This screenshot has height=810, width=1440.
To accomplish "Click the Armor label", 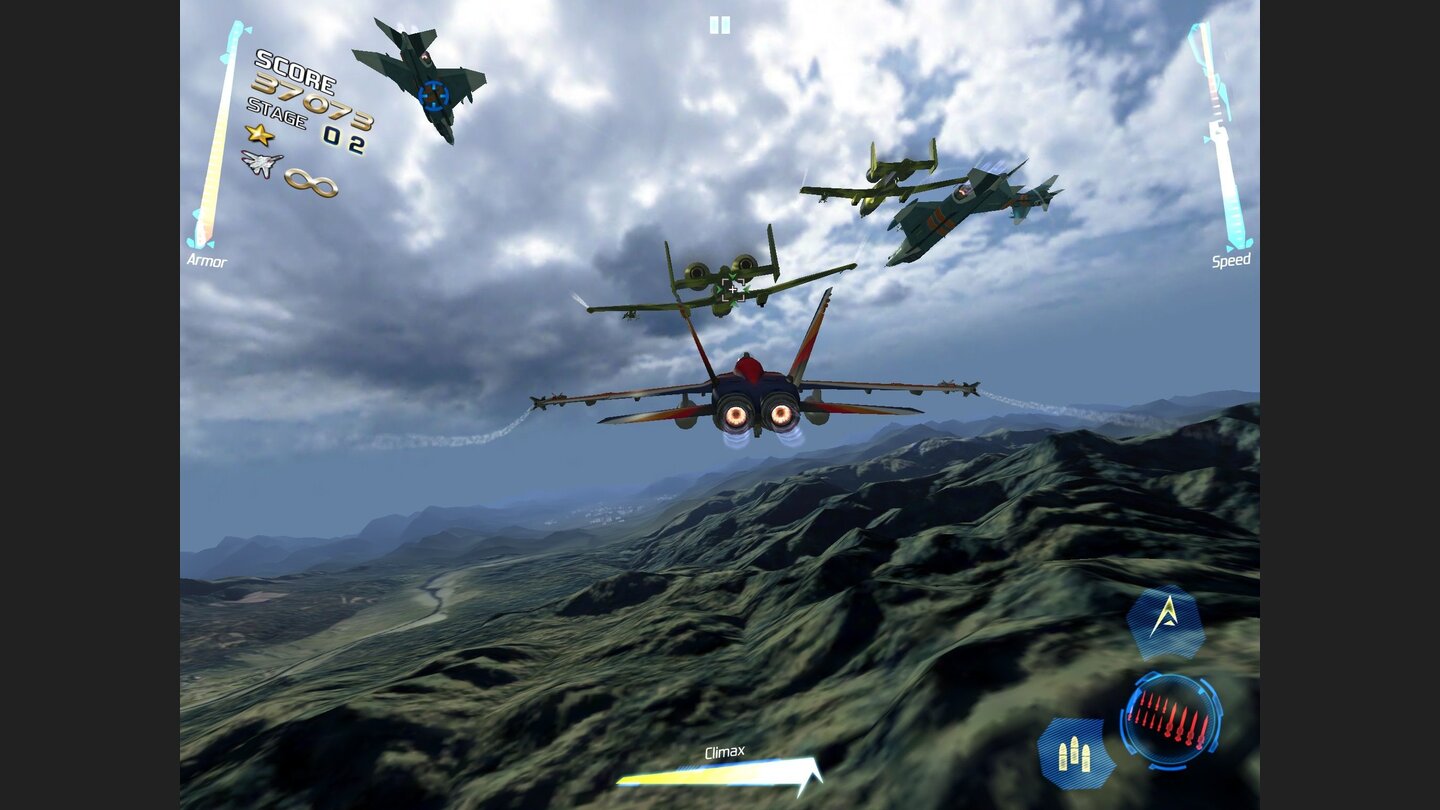I will (208, 258).
